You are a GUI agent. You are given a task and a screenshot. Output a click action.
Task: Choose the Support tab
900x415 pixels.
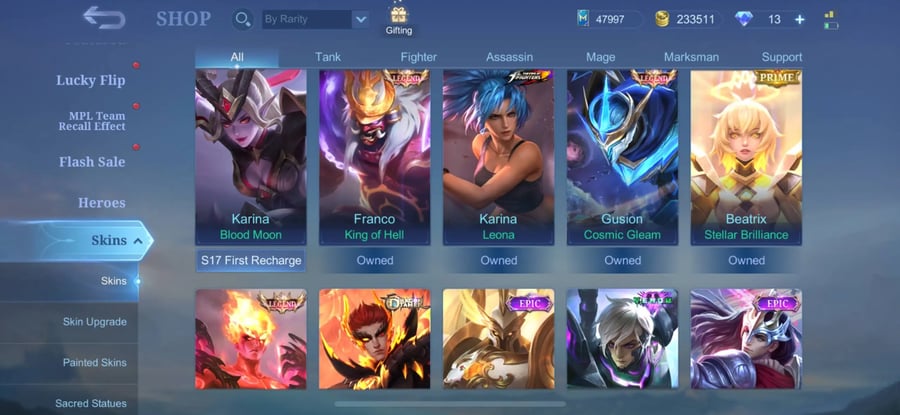pyautogui.click(x=781, y=57)
